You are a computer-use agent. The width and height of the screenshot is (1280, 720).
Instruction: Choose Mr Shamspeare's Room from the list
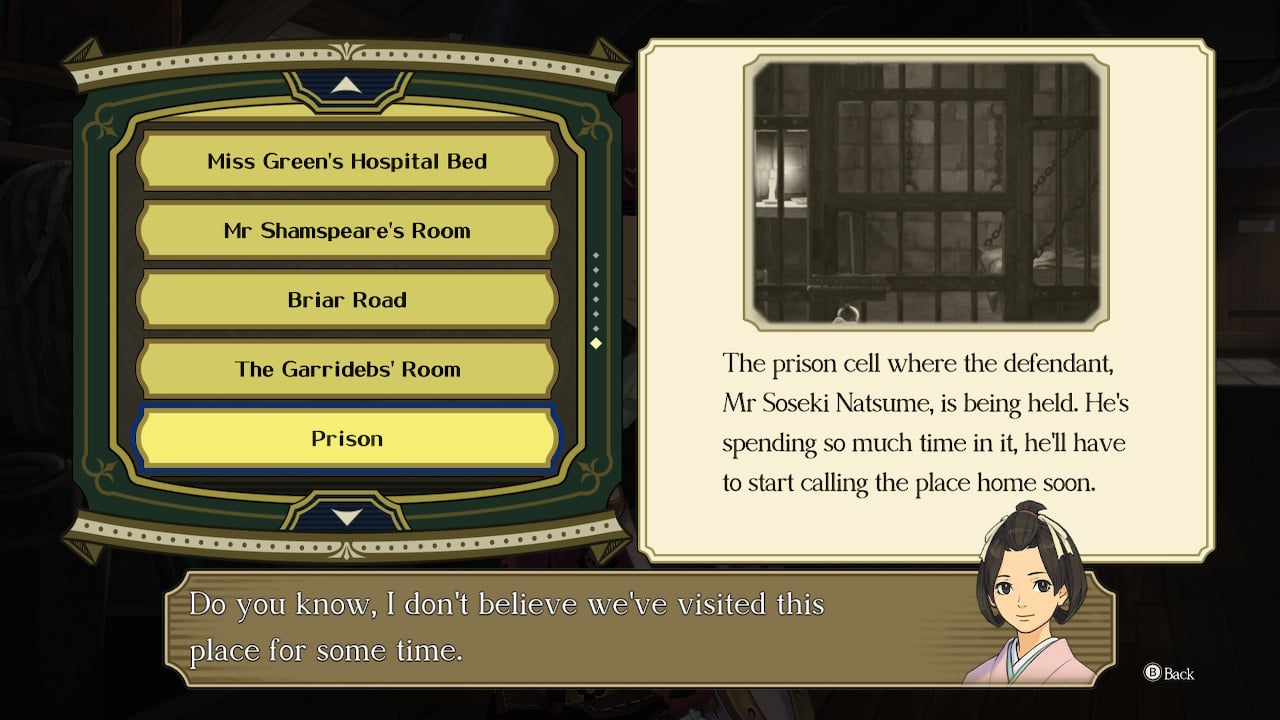click(347, 231)
